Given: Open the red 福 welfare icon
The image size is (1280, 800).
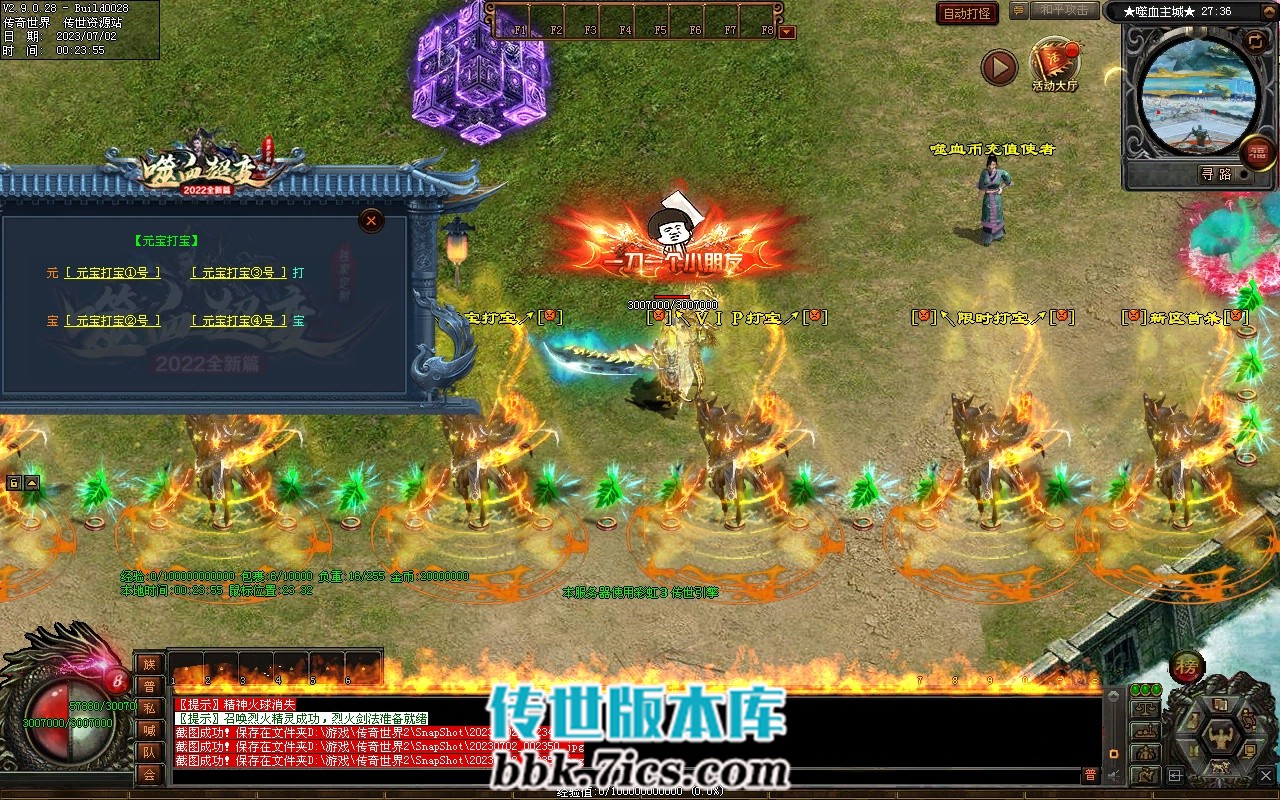Looking at the screenshot, I should pos(1257,152).
